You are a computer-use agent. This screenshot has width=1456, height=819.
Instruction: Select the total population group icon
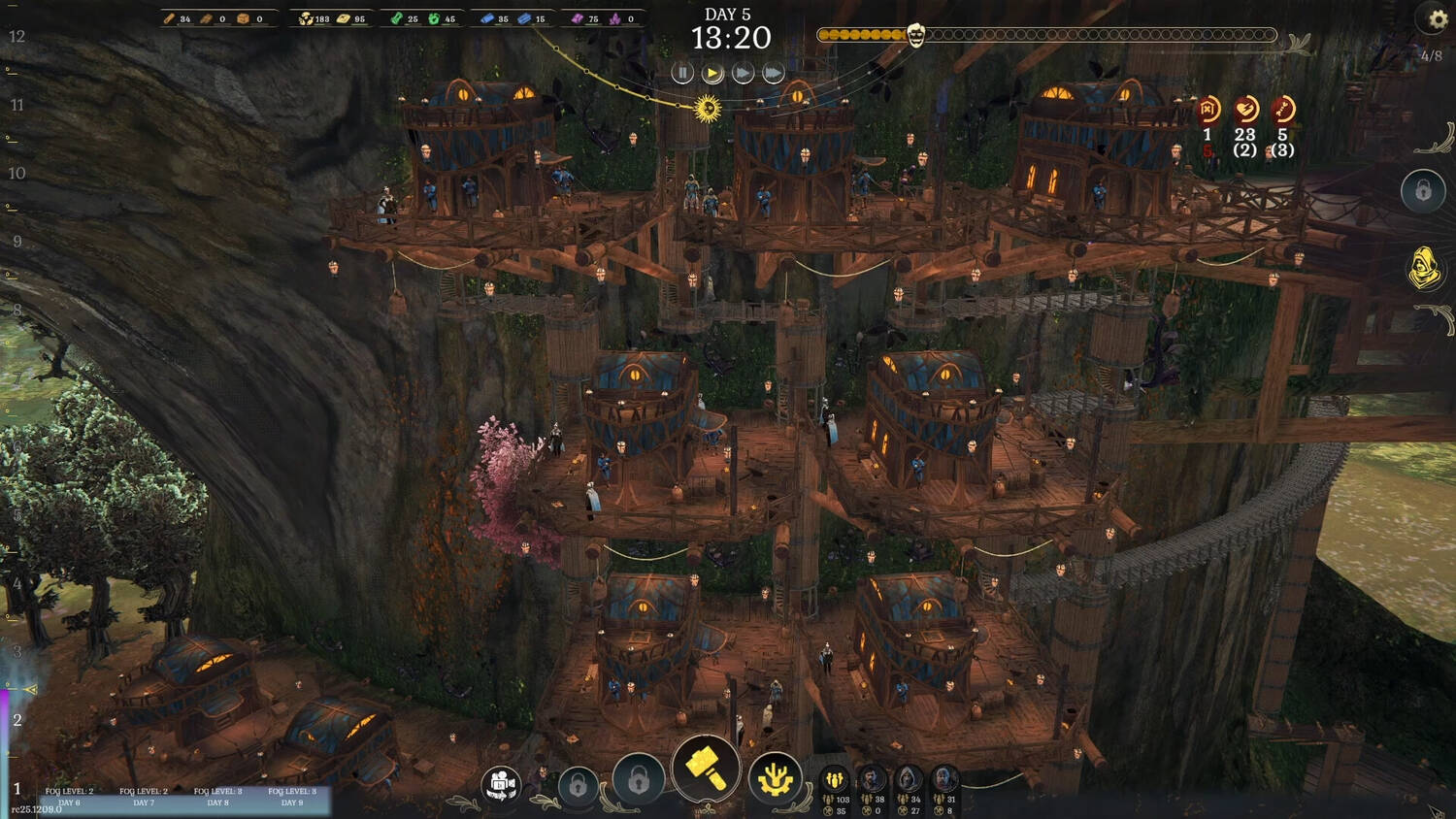[x=835, y=778]
